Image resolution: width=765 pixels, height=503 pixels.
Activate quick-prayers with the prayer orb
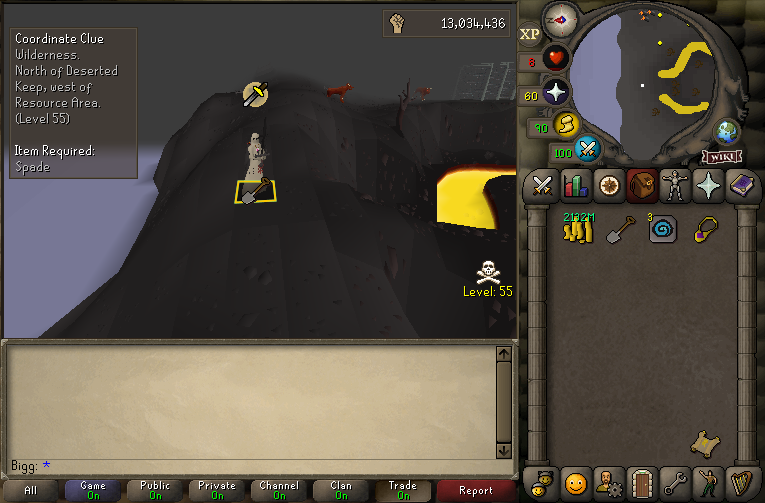[556, 93]
